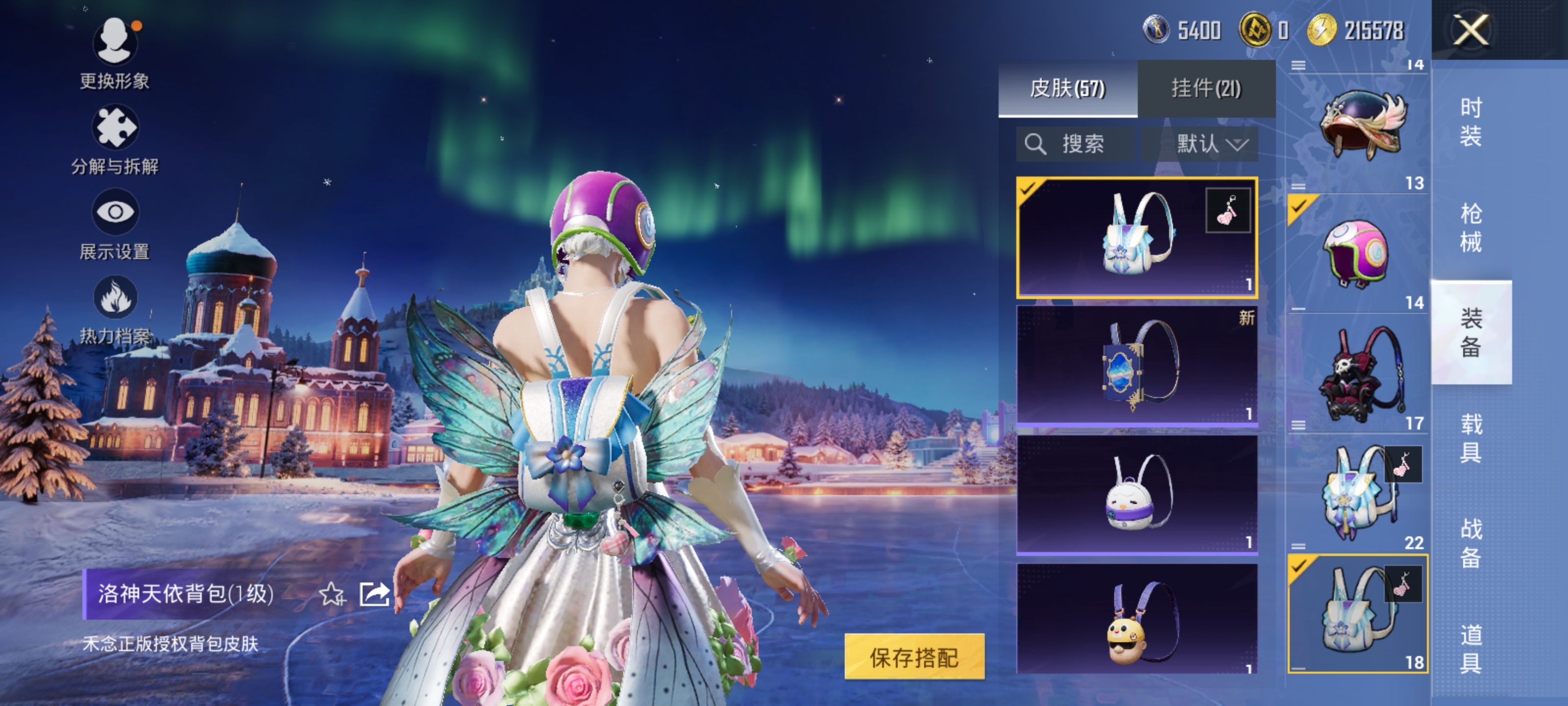Switch to the 挂件(21) pendants tab
The width and height of the screenshot is (1568, 706).
pos(1206,88)
